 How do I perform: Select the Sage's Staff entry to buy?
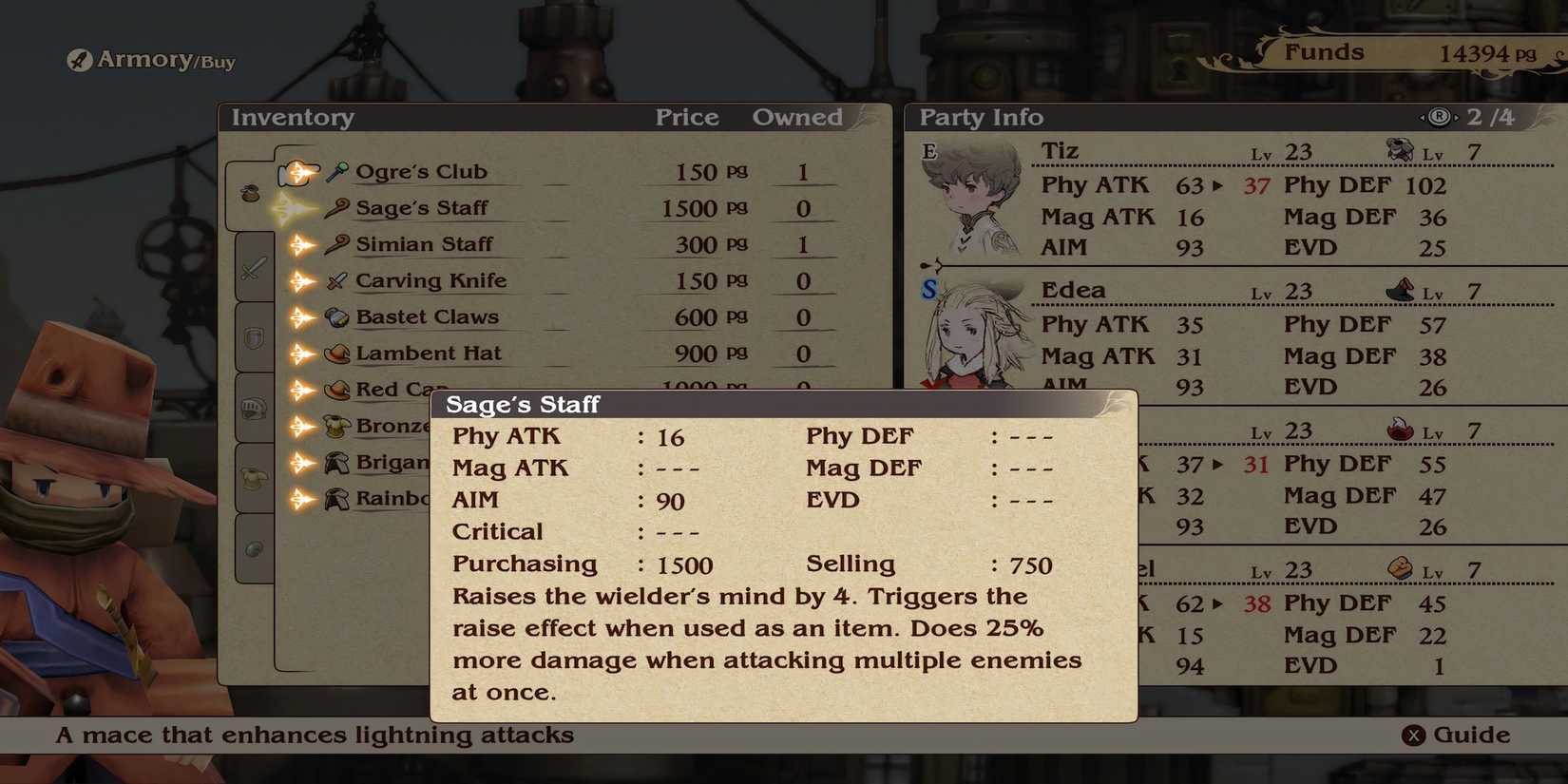pos(422,207)
